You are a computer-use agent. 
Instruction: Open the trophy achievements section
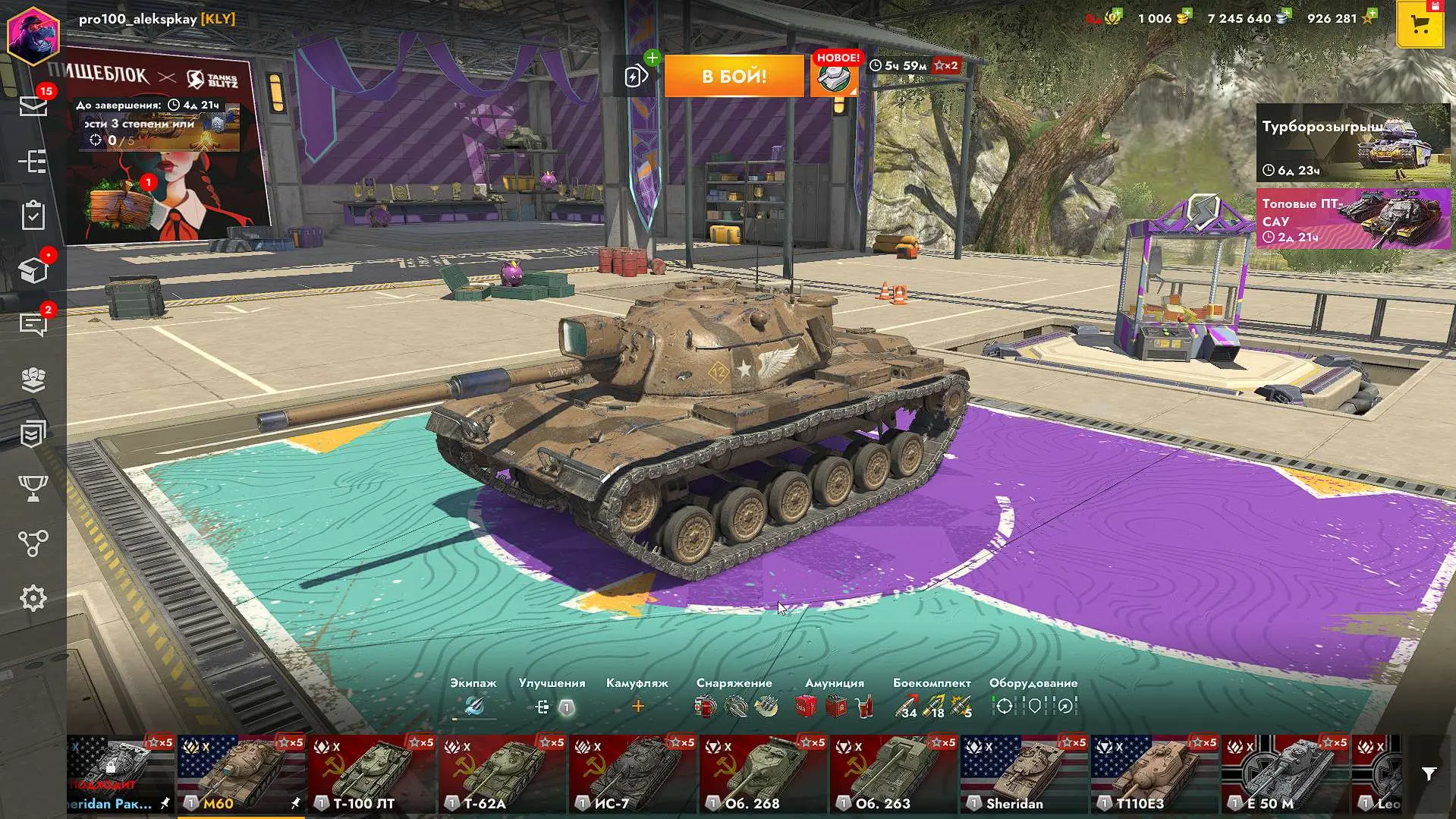(33, 488)
